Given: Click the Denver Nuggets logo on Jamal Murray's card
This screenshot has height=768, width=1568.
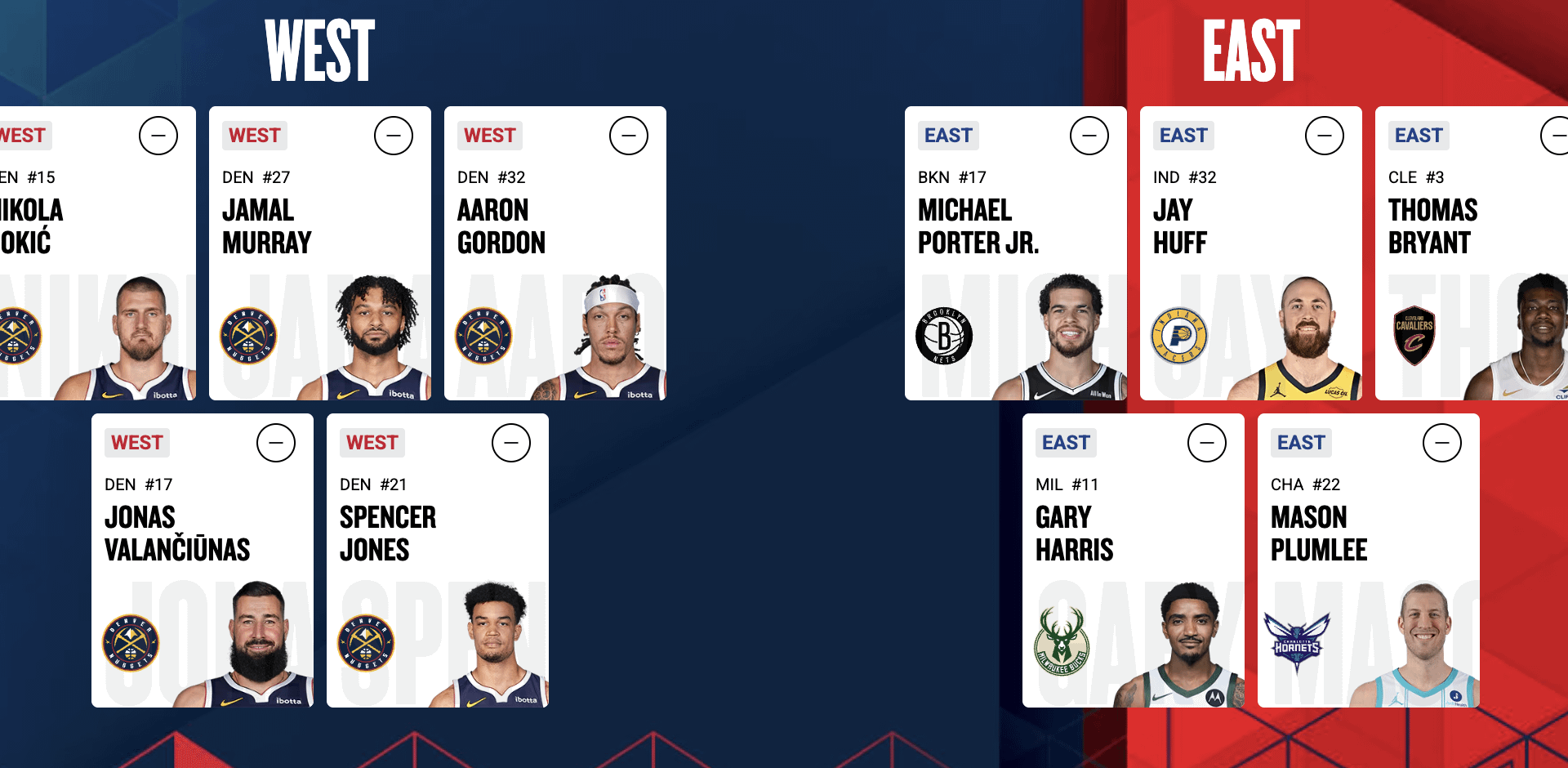Looking at the screenshot, I should (249, 335).
